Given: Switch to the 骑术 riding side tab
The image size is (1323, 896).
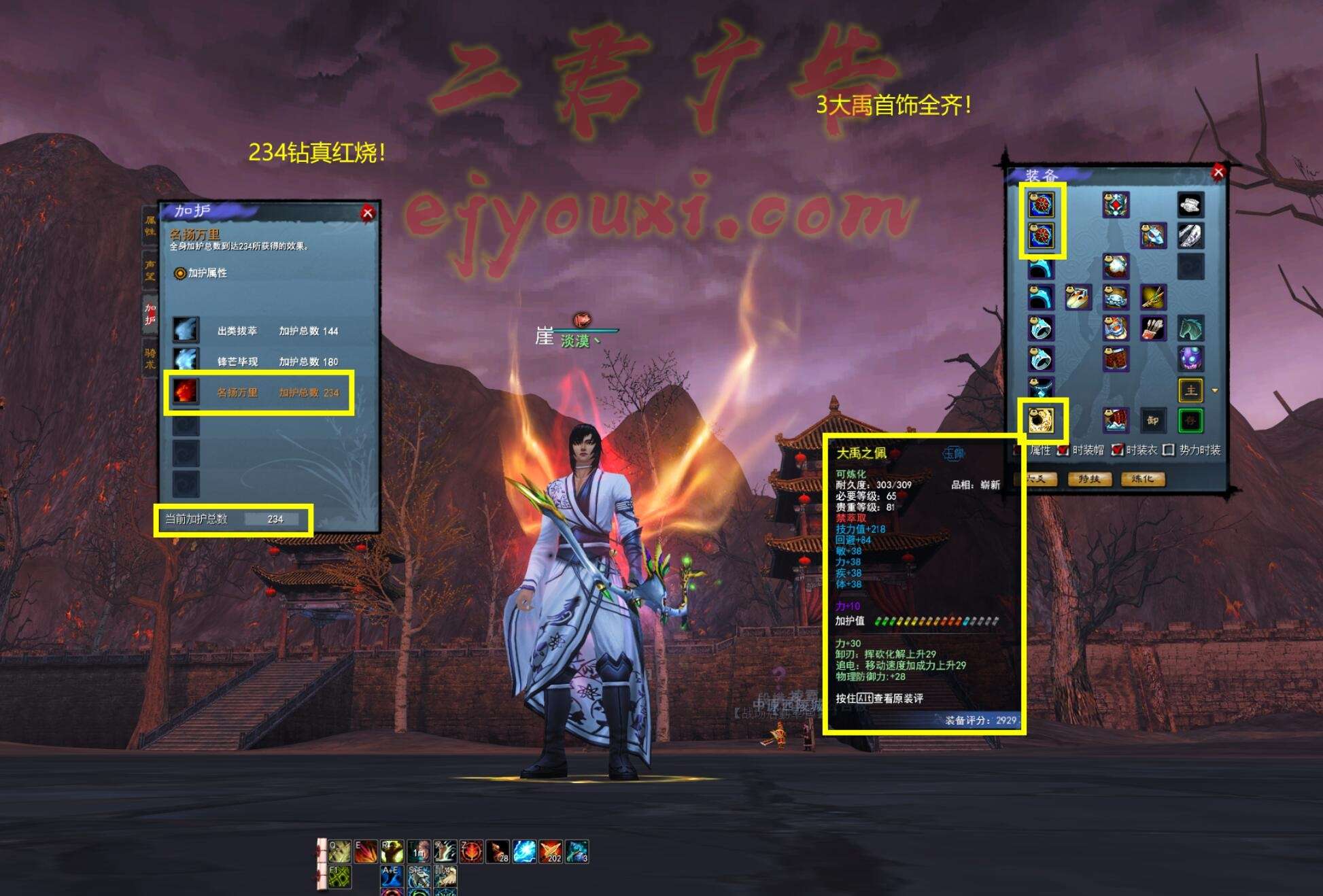Looking at the screenshot, I should click(x=150, y=358).
